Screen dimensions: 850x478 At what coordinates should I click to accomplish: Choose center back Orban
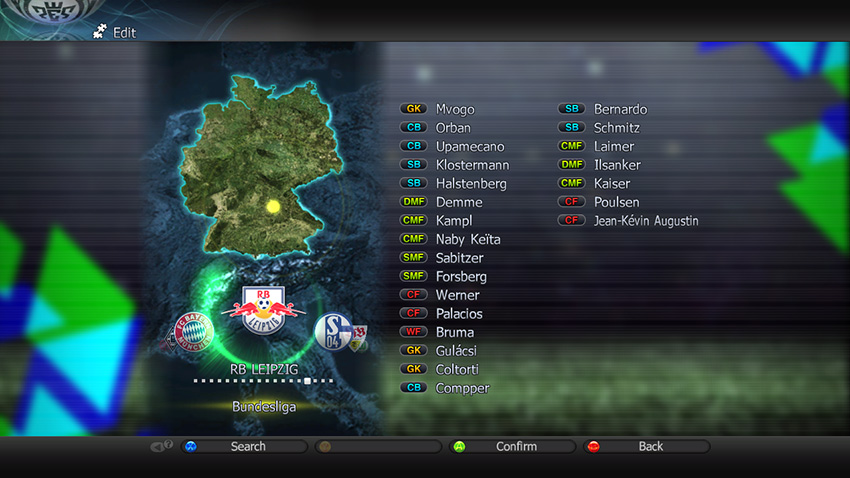point(453,128)
